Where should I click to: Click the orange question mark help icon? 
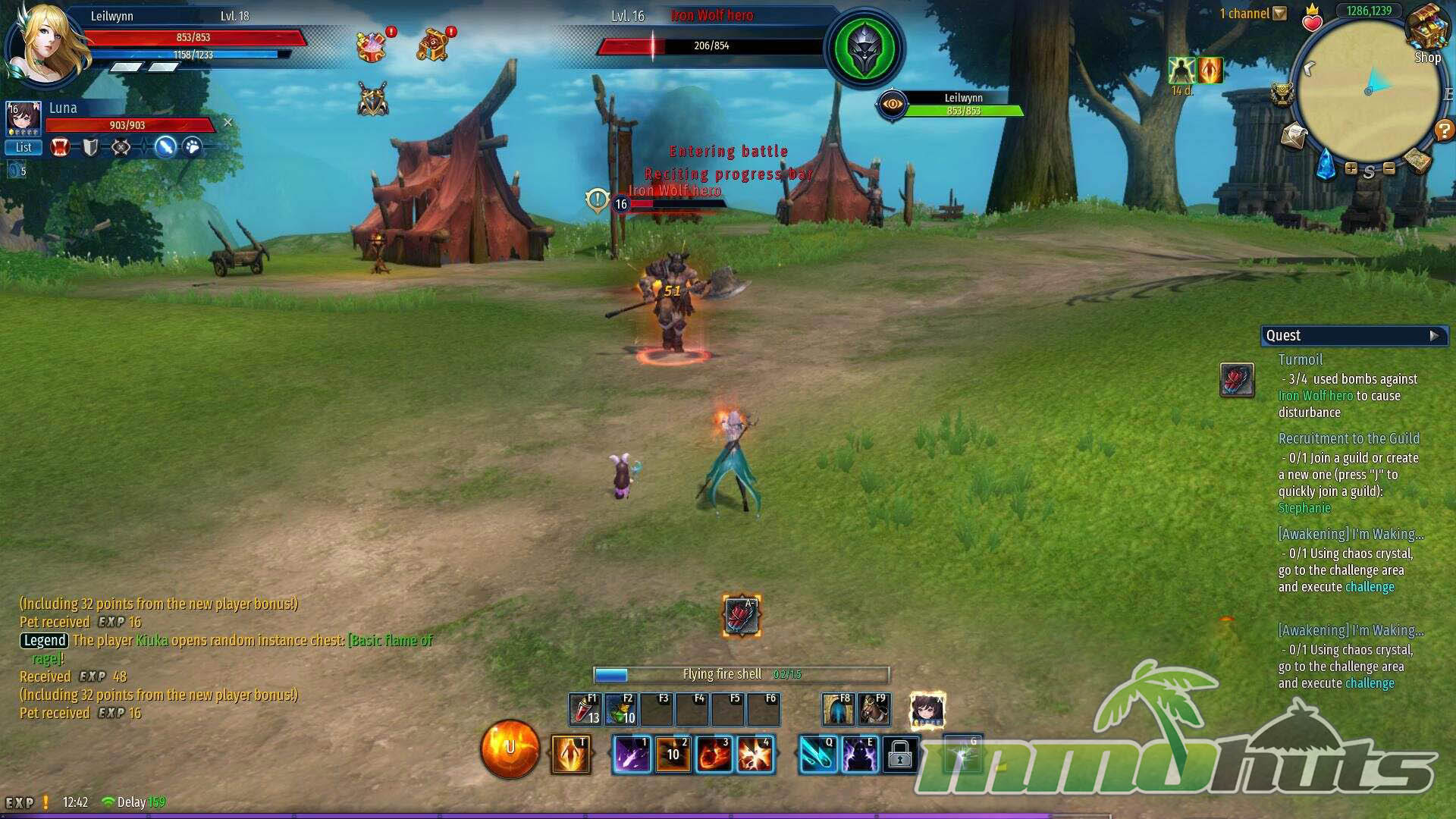click(x=1443, y=130)
